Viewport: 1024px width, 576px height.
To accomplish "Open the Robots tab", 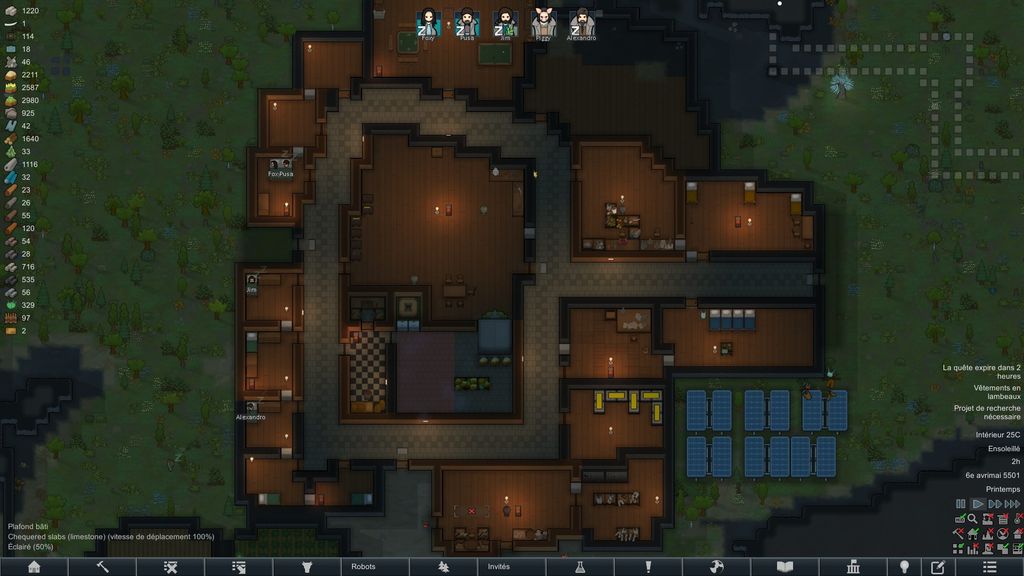I will [363, 567].
